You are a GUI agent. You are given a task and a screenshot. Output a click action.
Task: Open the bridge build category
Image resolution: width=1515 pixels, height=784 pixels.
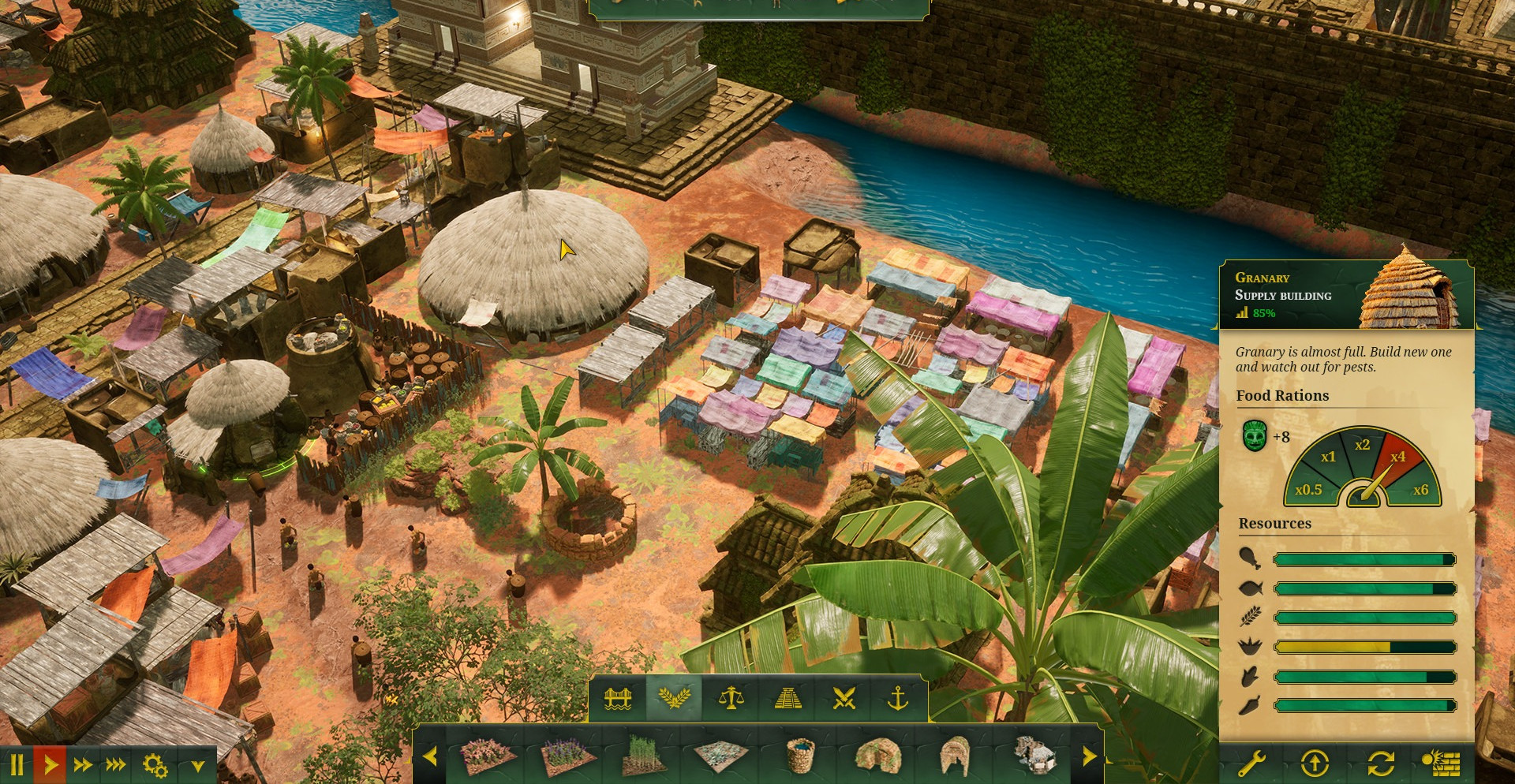tap(618, 698)
